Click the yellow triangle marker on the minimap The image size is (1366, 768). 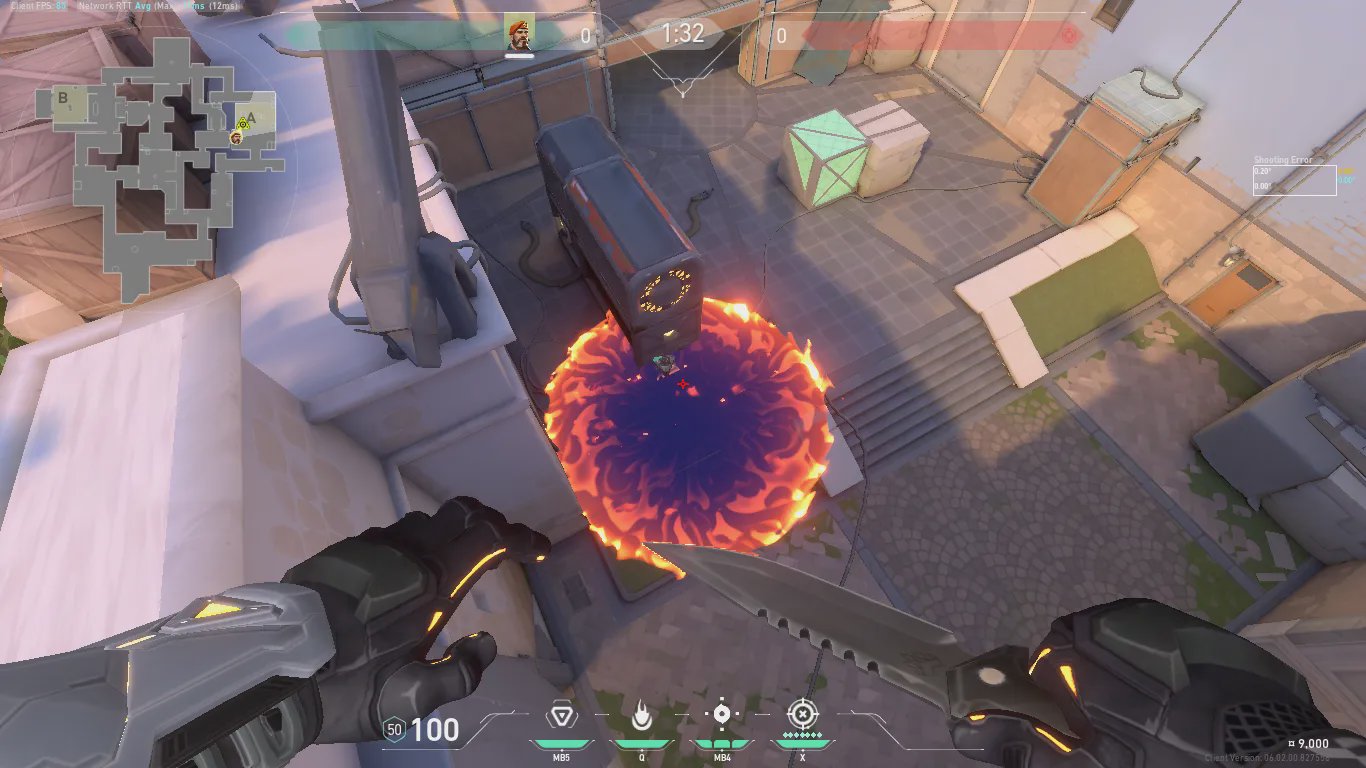click(x=242, y=124)
